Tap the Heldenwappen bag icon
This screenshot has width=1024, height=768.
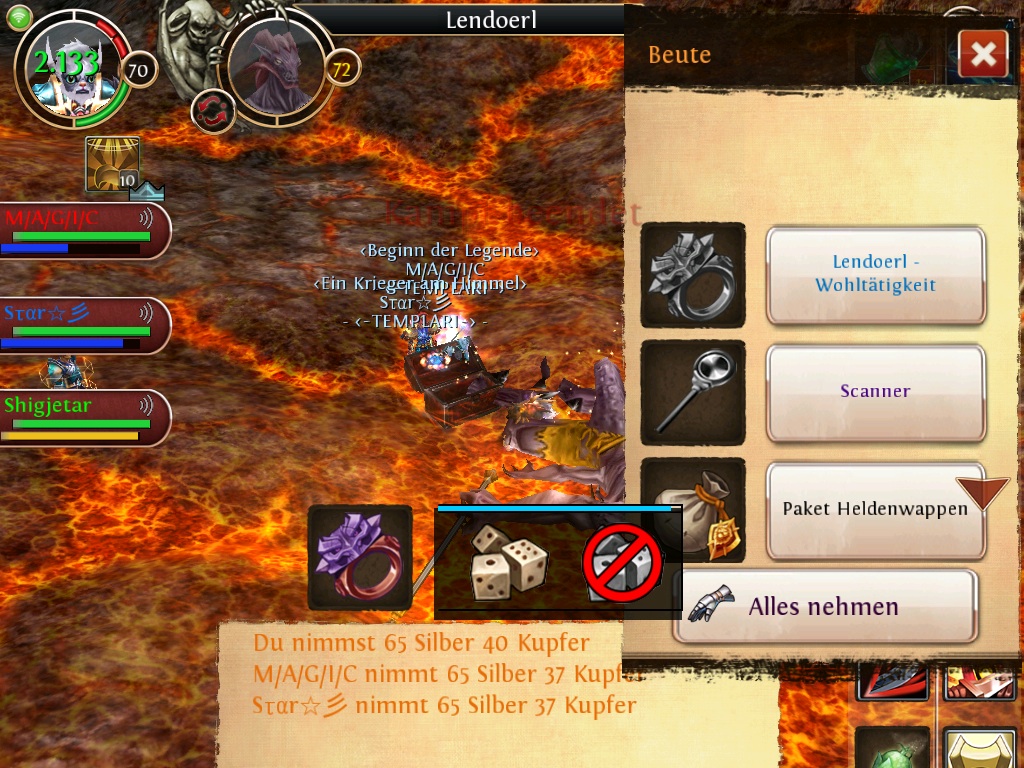[693, 509]
